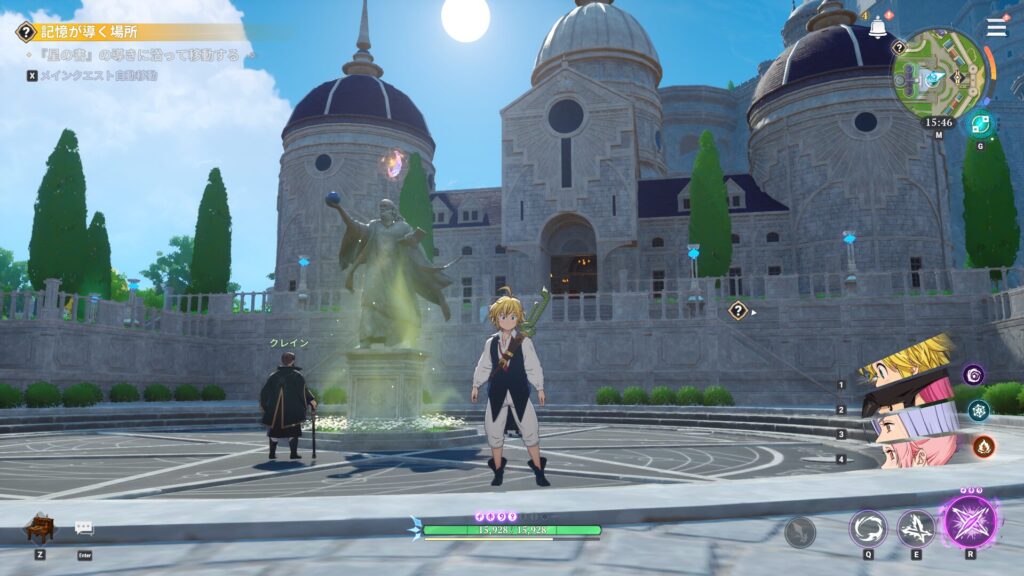Click the greyed-out dragon skill icon
The image size is (1024, 576).
coord(800,532)
